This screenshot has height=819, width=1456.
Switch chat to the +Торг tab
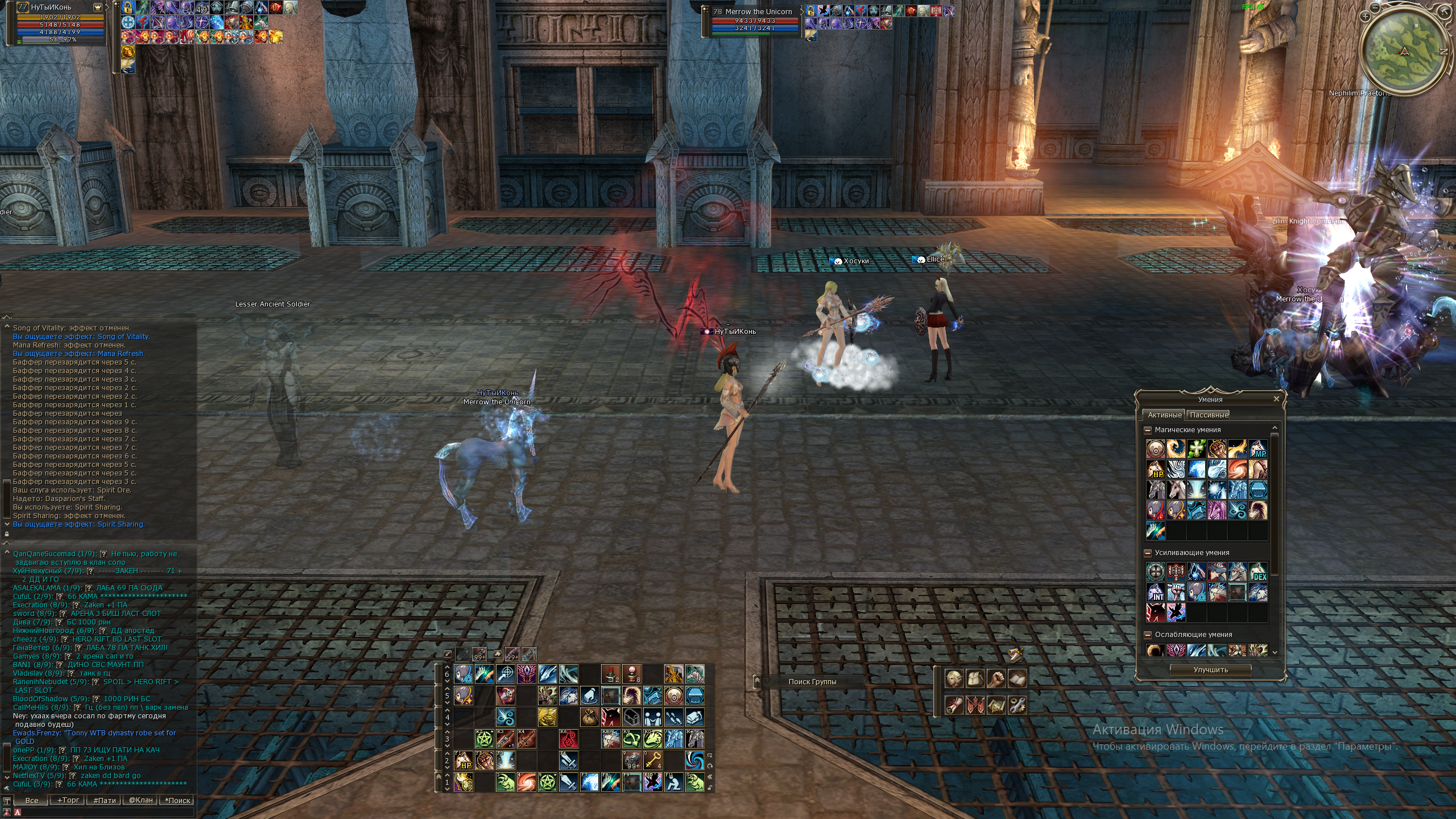point(68,800)
